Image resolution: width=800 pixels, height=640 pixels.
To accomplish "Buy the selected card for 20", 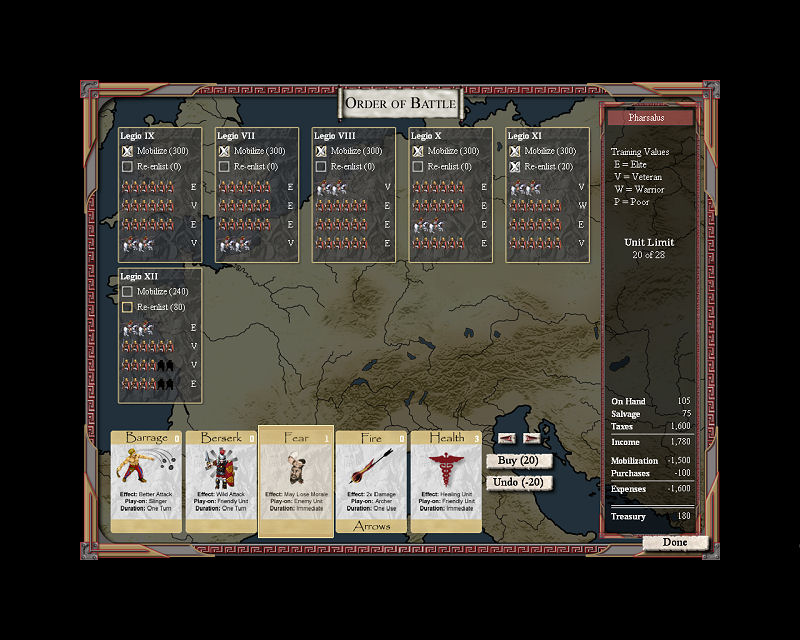I will point(520,460).
